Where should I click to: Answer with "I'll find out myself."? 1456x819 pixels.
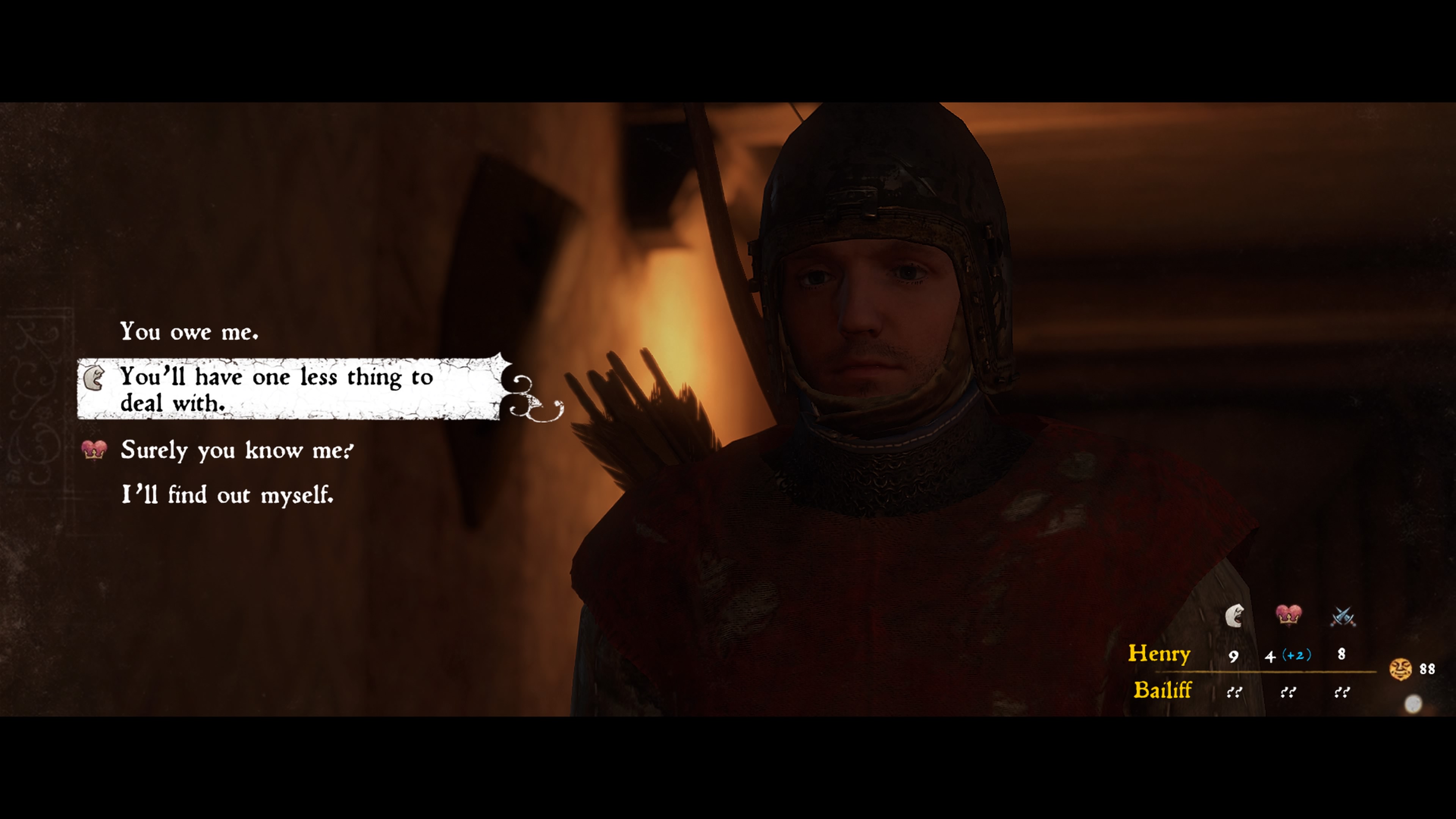click(x=227, y=495)
